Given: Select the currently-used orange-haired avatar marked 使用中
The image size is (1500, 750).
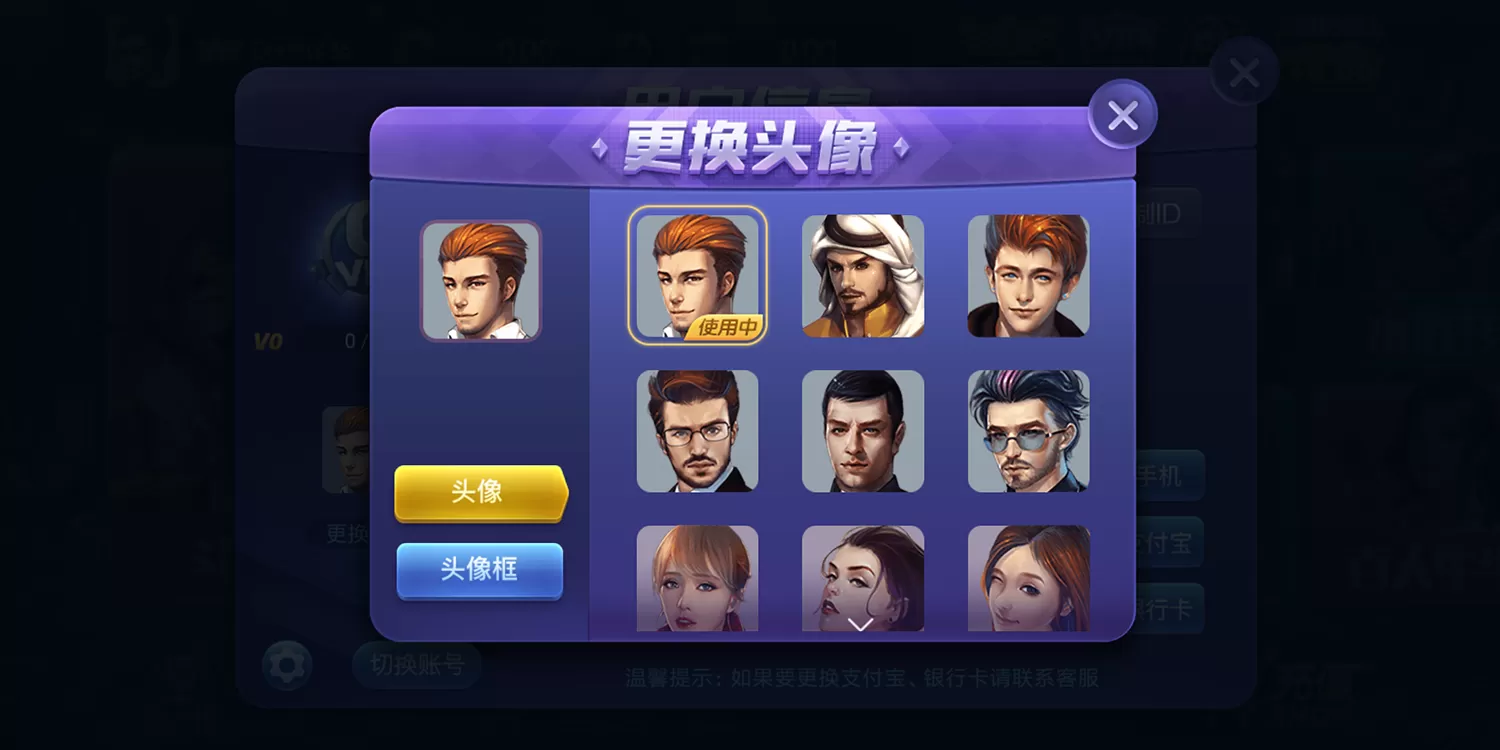Looking at the screenshot, I should (697, 274).
